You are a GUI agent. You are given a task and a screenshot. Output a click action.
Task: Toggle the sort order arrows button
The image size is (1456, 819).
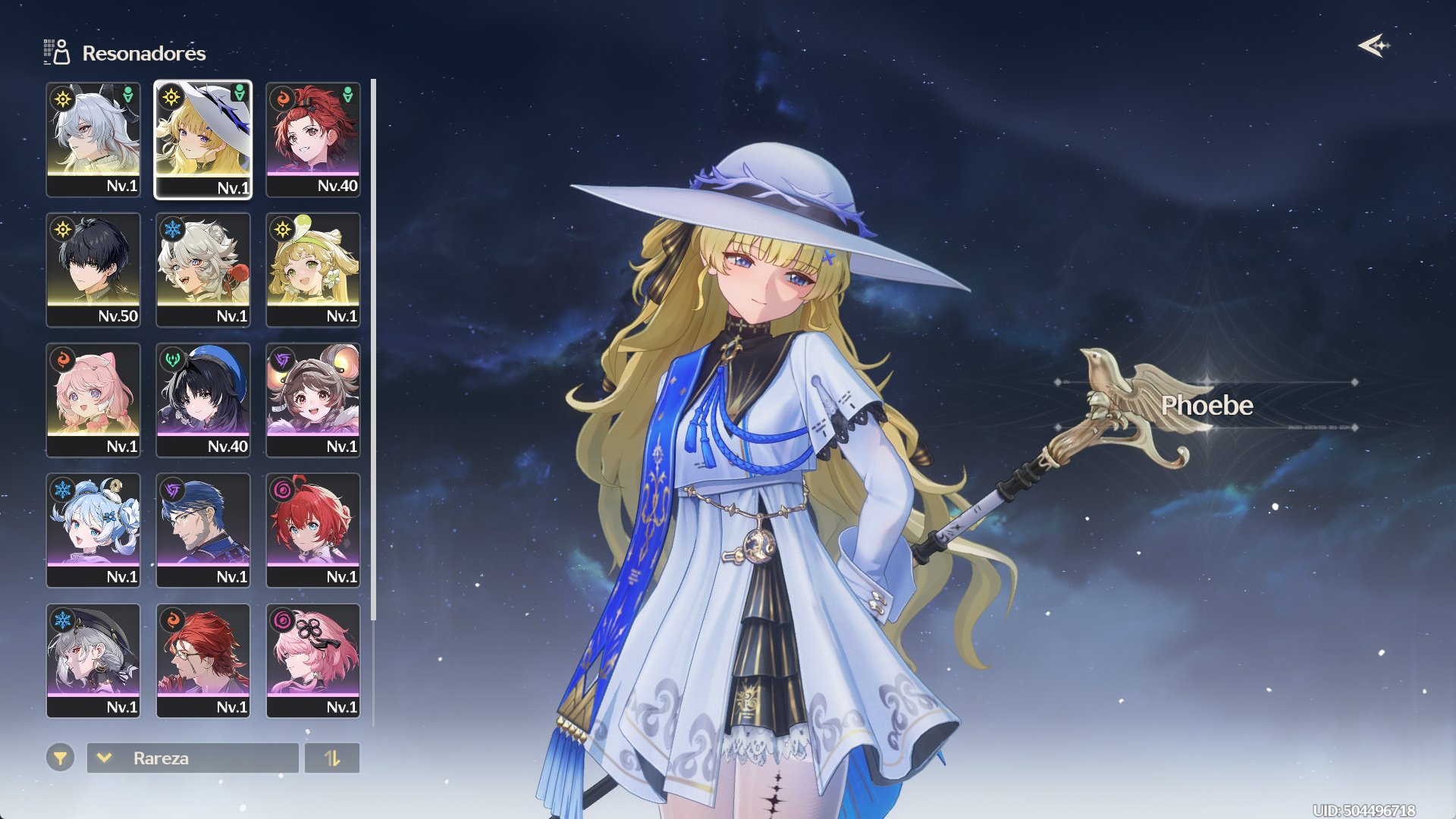click(x=332, y=758)
